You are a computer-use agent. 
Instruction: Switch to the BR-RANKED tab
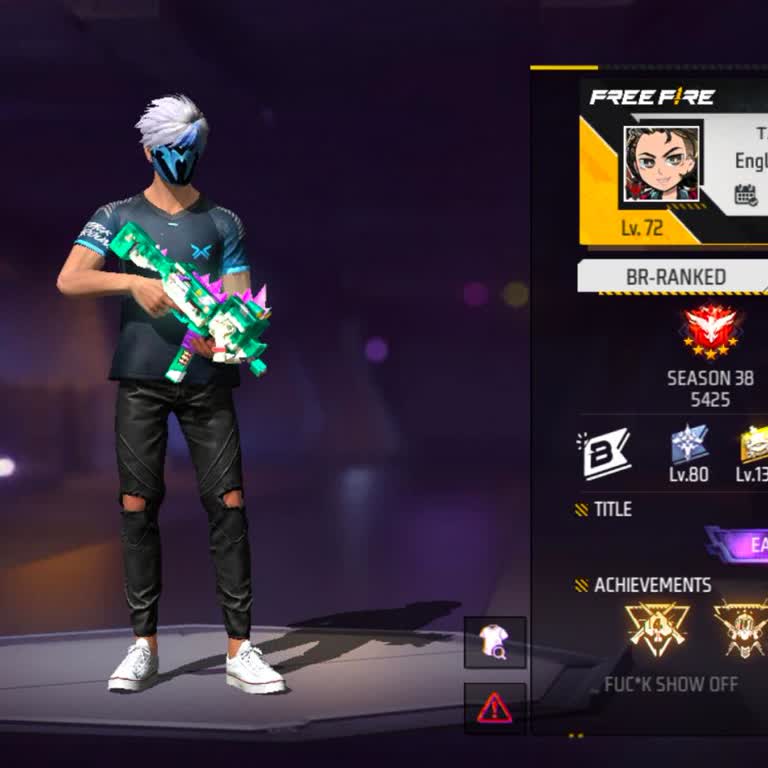(675, 277)
